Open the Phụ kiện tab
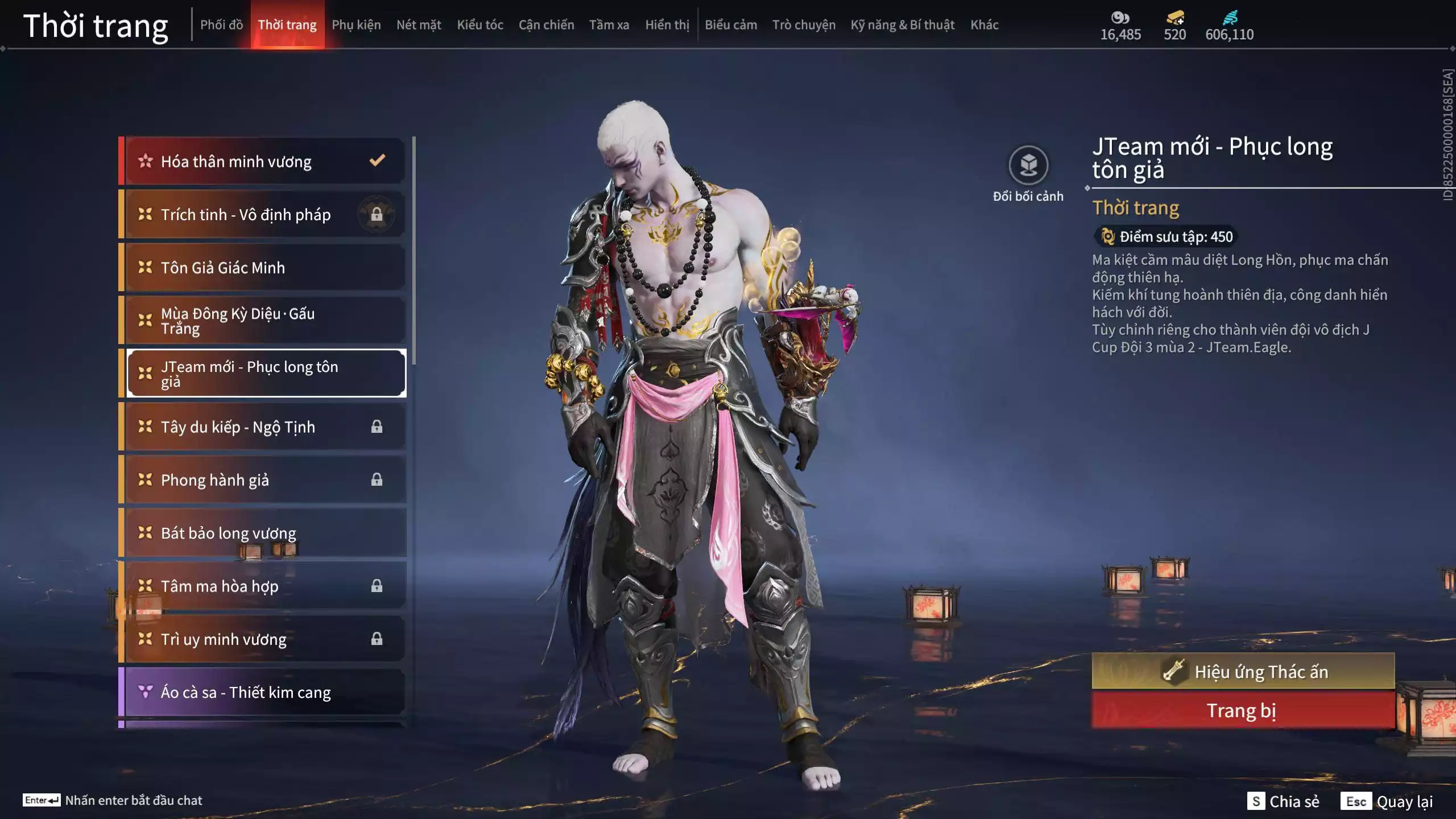Image resolution: width=1456 pixels, height=819 pixels. [356, 25]
